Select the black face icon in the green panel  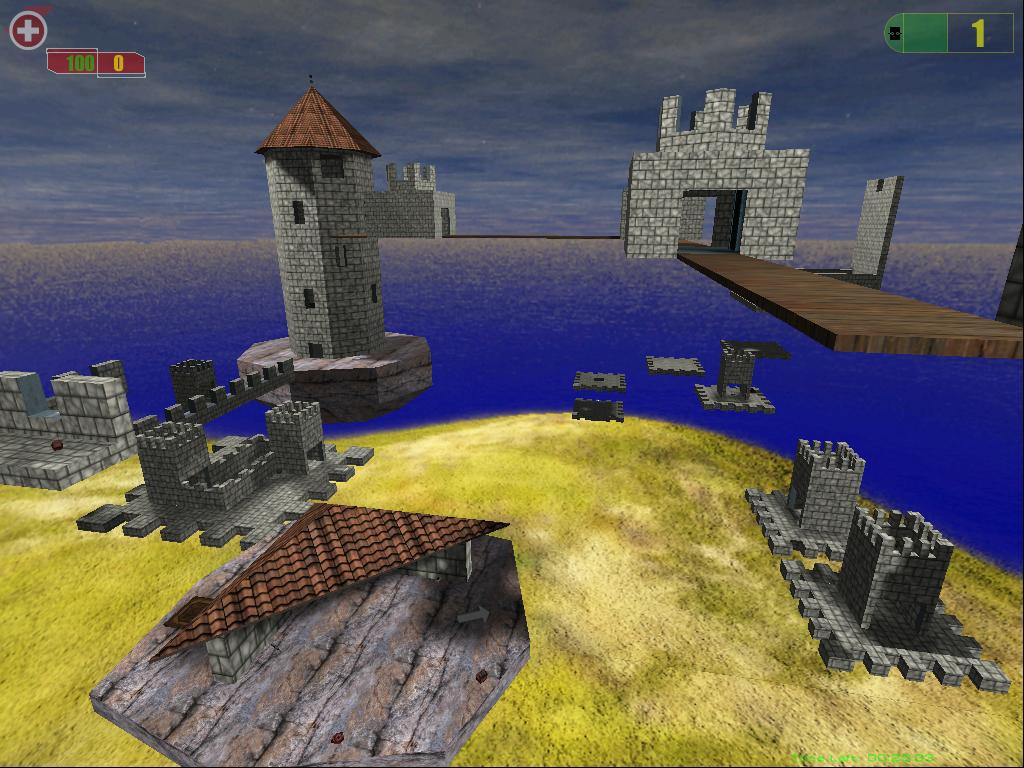(895, 34)
